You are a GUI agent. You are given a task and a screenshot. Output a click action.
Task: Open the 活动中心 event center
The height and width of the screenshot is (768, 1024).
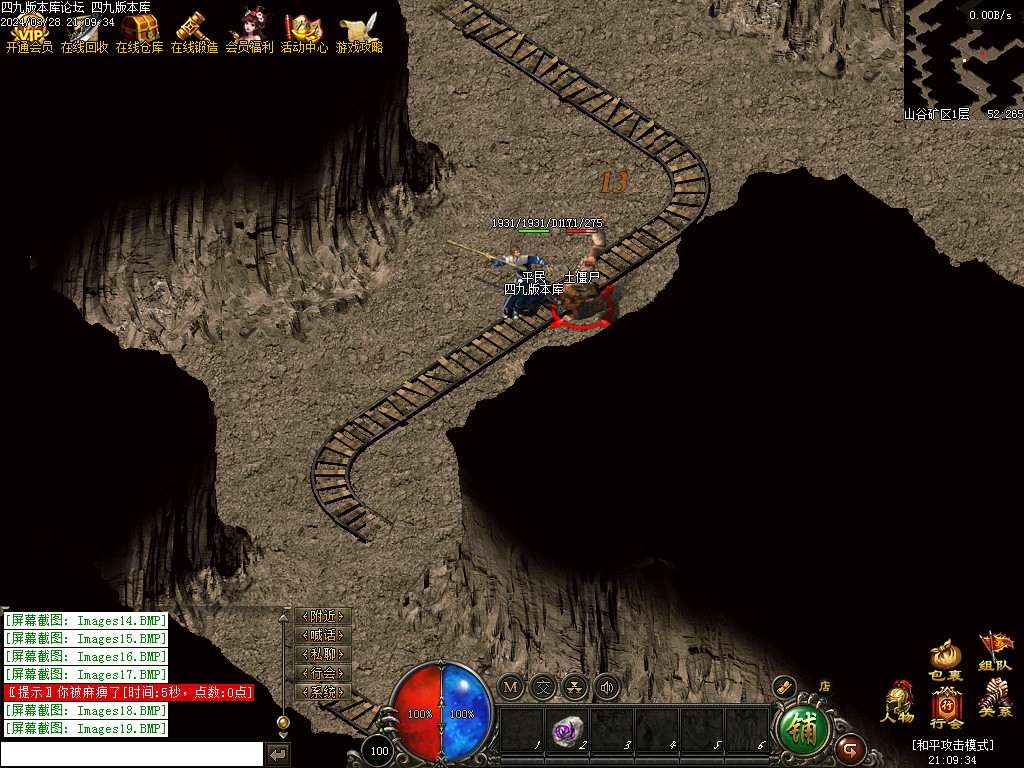[x=304, y=31]
